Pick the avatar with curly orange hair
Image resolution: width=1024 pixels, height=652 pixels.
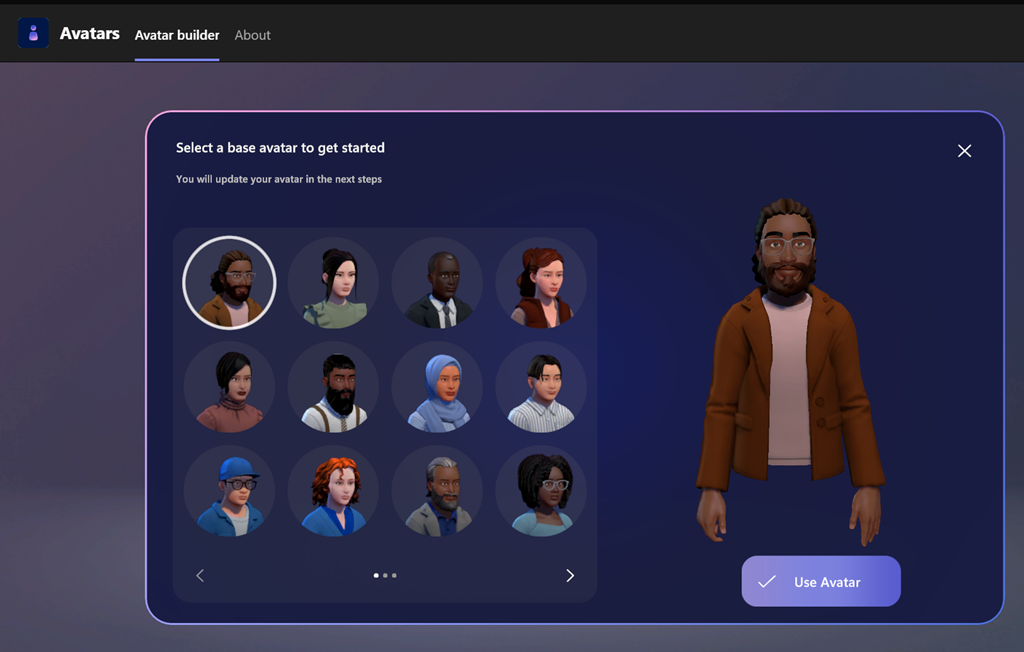pyautogui.click(x=333, y=491)
